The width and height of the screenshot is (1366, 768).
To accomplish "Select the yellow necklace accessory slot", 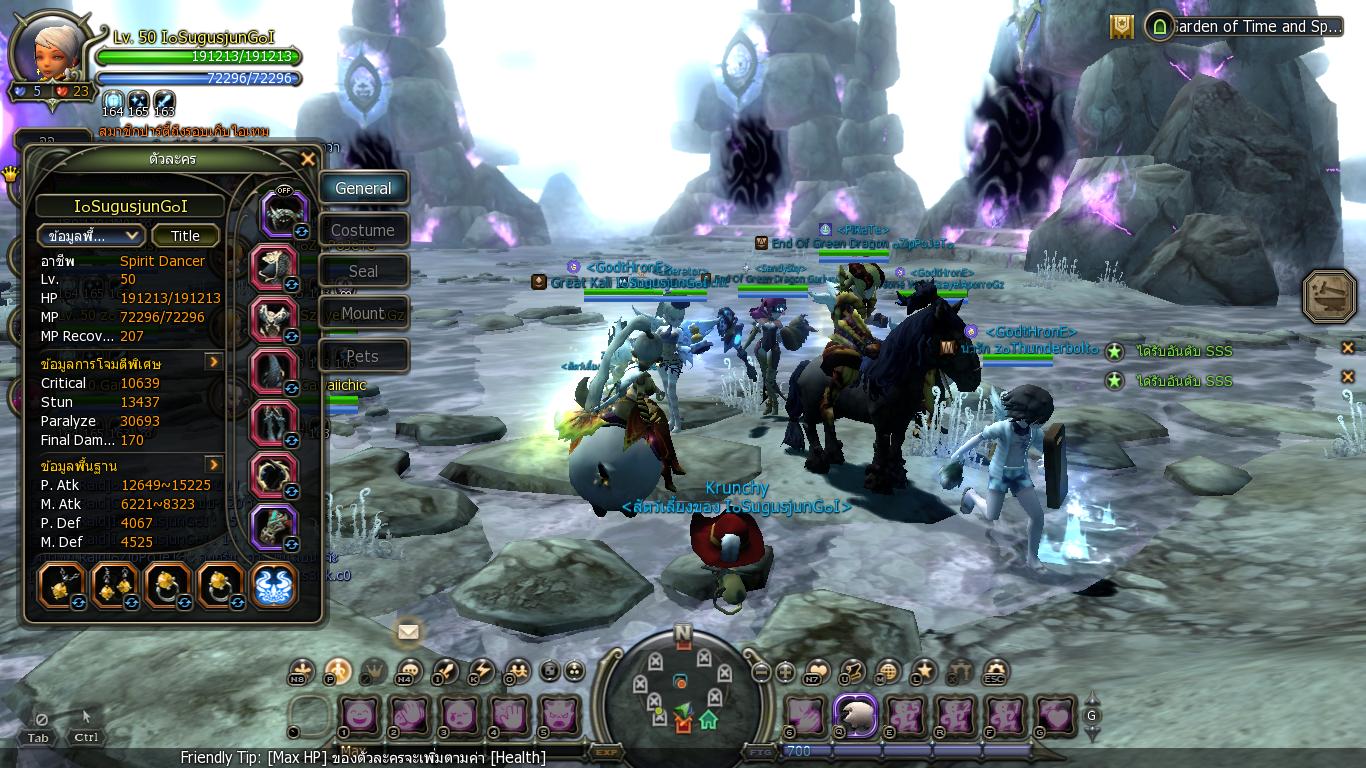I will coord(62,586).
